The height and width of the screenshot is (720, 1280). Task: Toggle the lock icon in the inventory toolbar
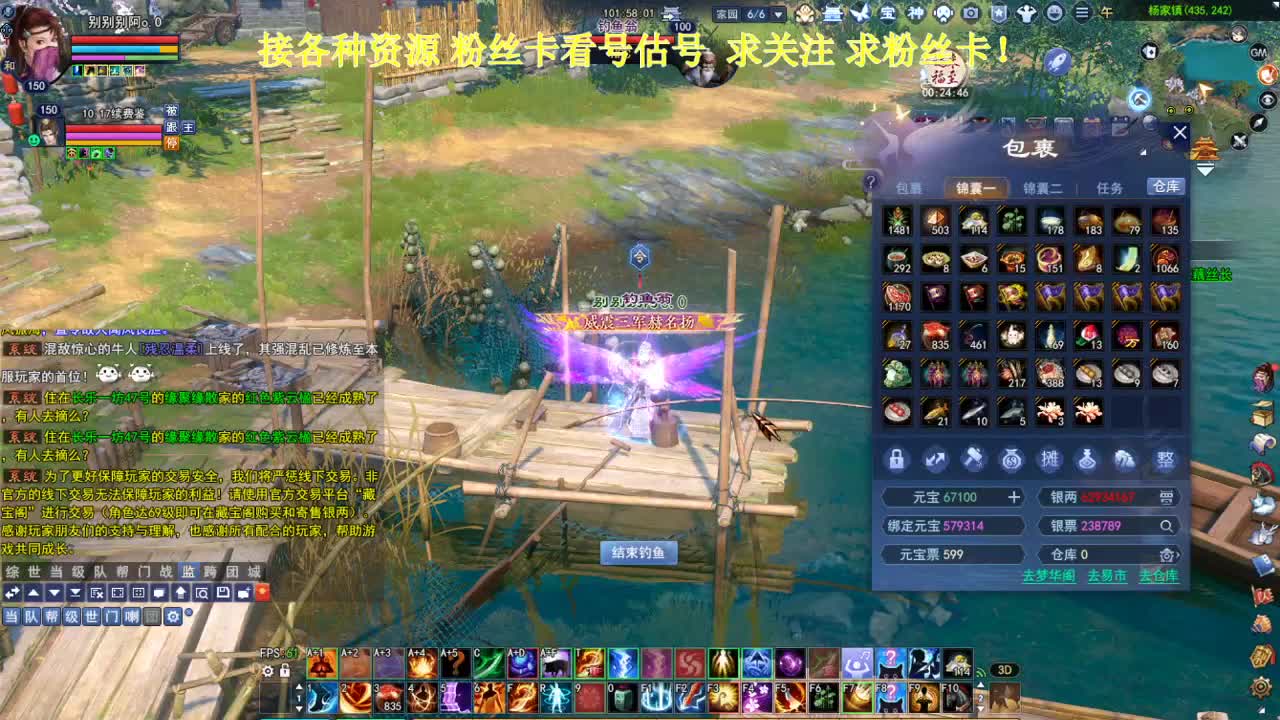[x=897, y=460]
